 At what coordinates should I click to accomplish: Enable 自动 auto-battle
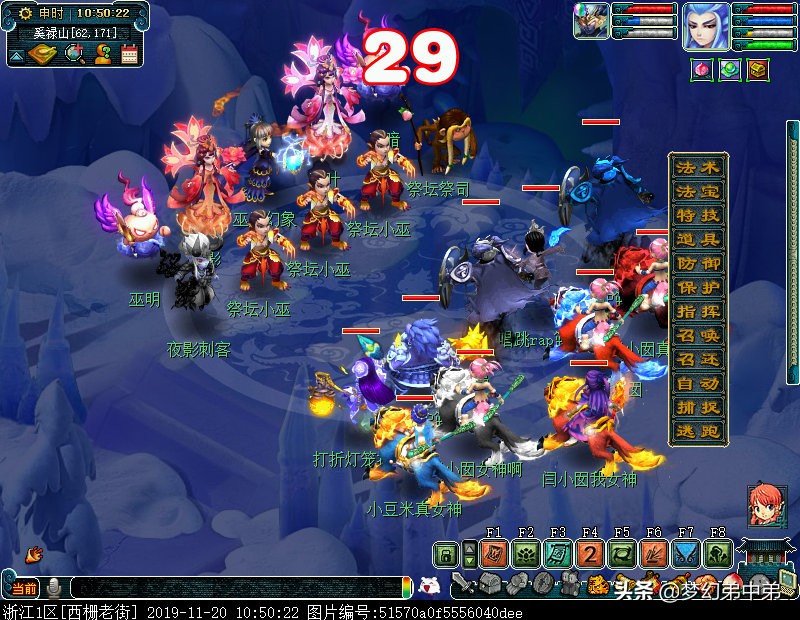click(x=697, y=383)
